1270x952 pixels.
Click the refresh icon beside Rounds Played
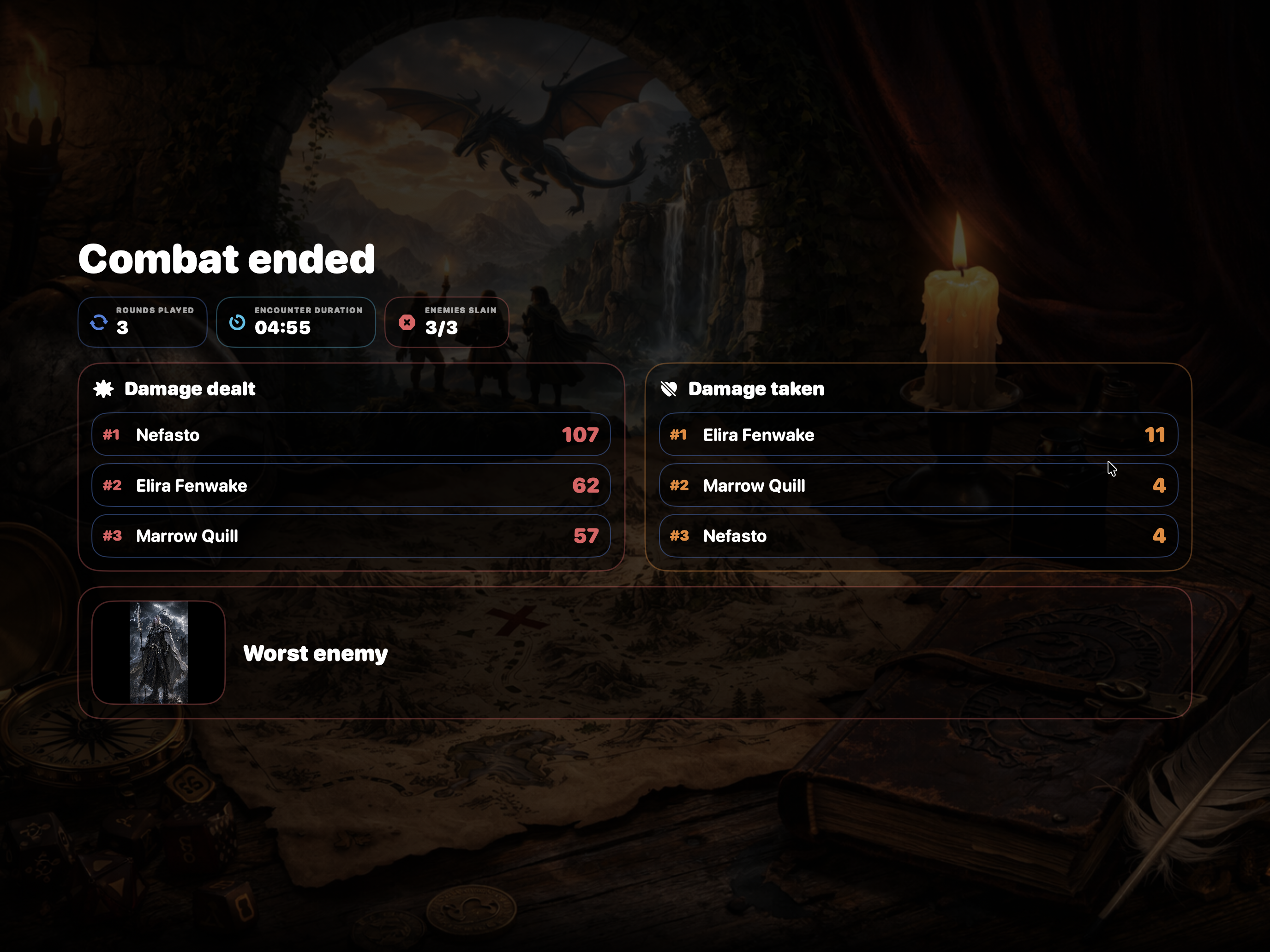[x=99, y=322]
